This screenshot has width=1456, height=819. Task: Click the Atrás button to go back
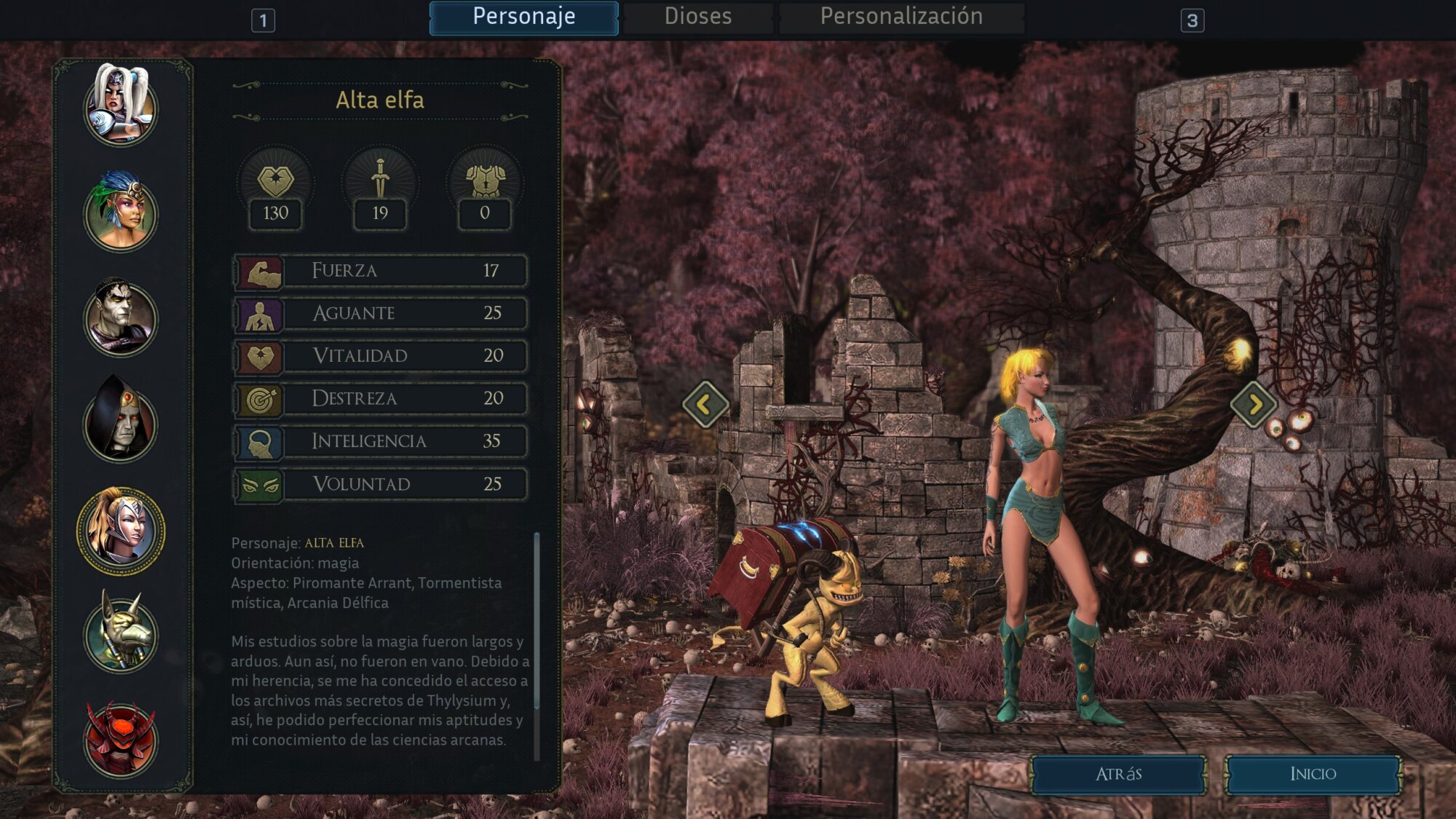tap(1117, 774)
